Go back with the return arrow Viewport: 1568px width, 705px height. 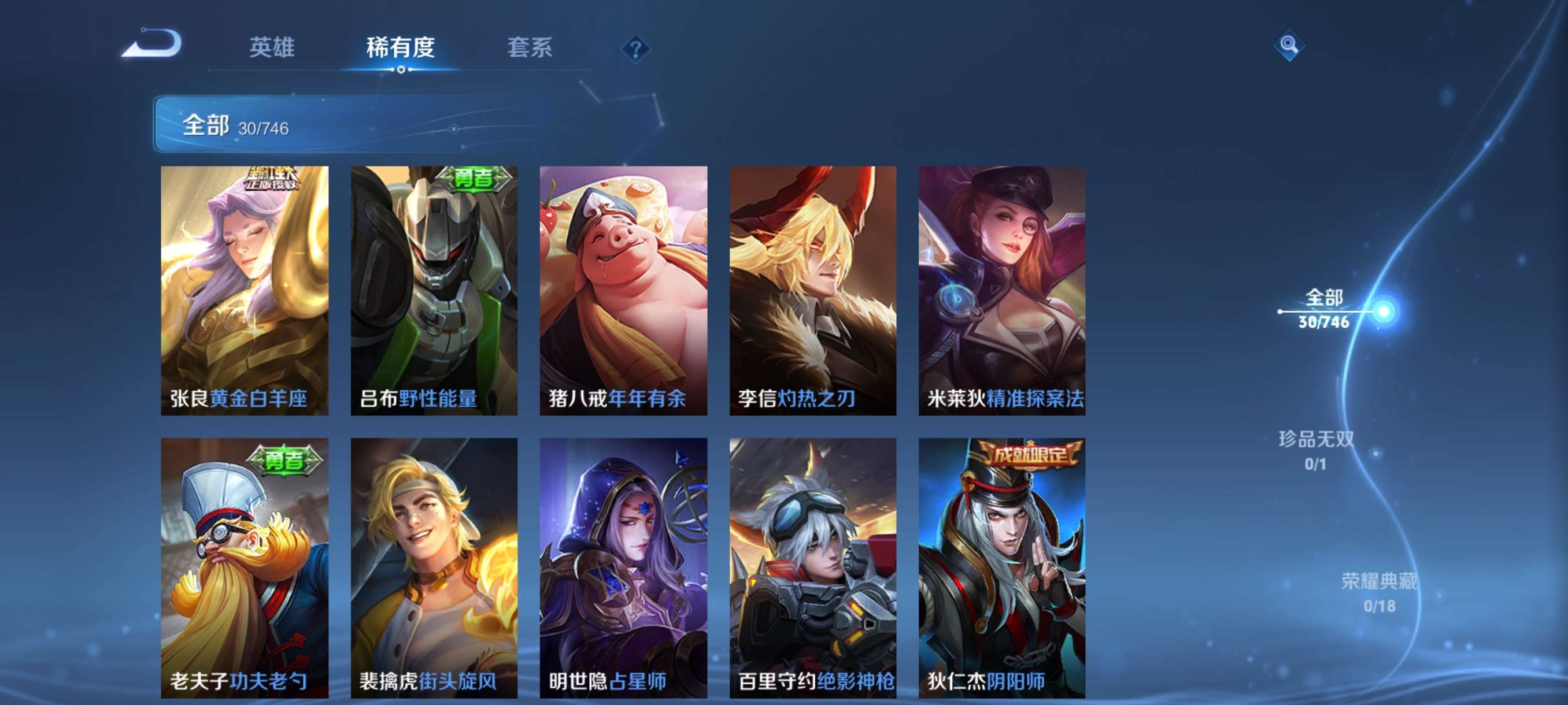coord(152,44)
